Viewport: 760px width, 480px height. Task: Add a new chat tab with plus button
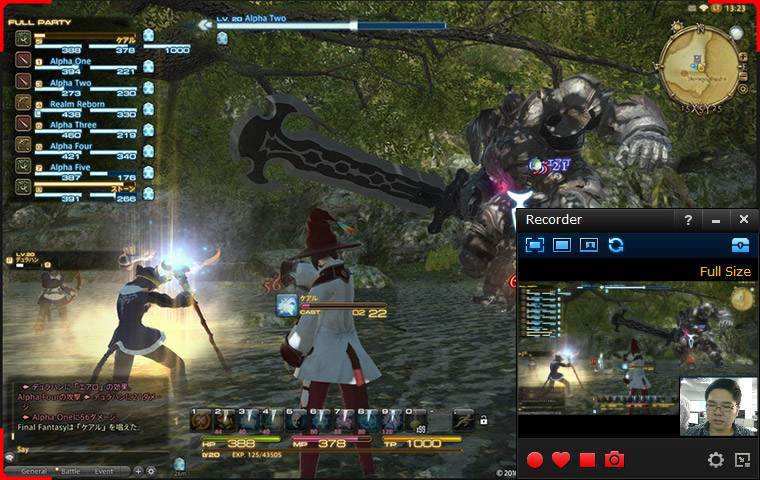tap(138, 470)
